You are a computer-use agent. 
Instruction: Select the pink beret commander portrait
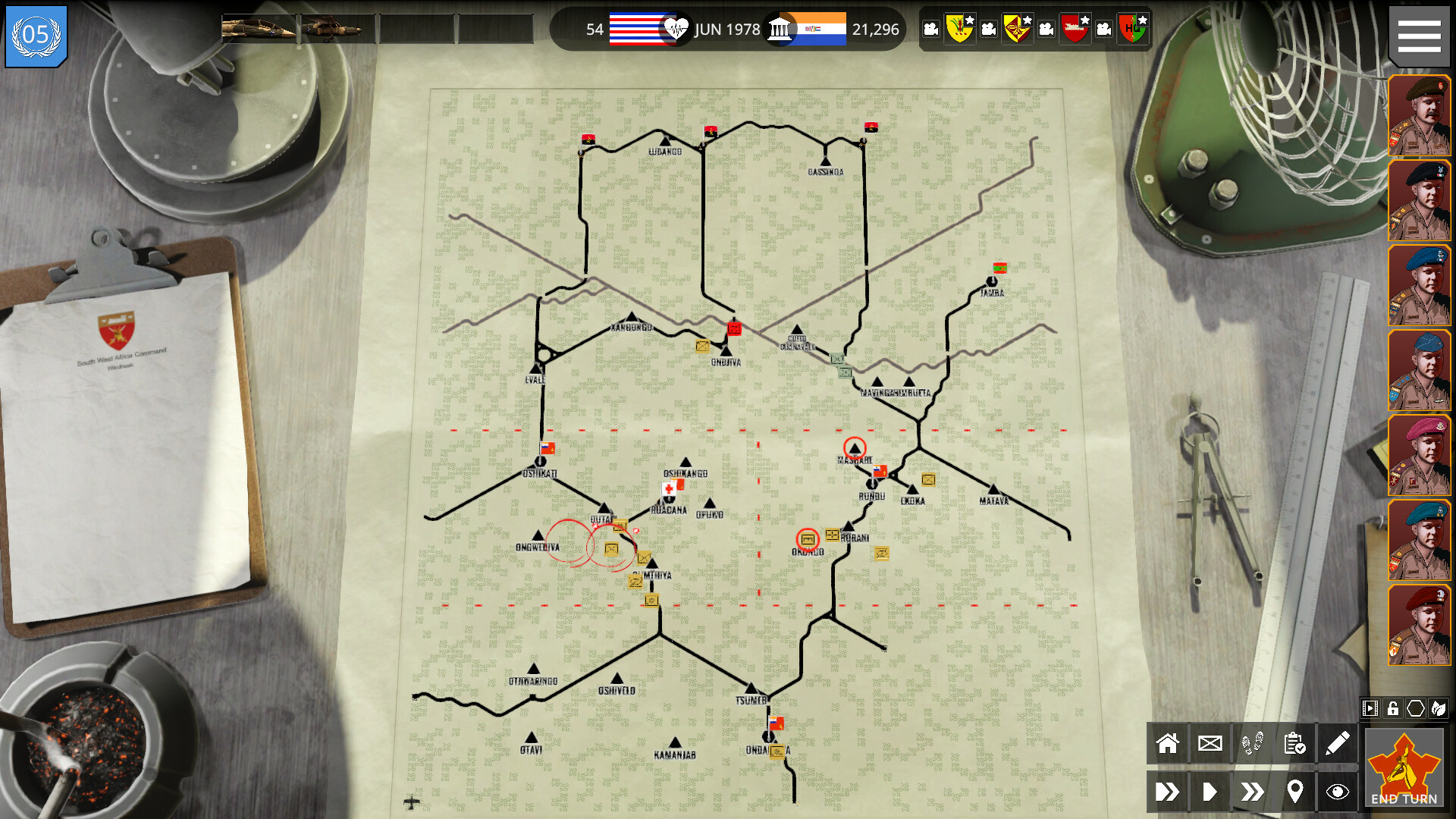point(1419,455)
